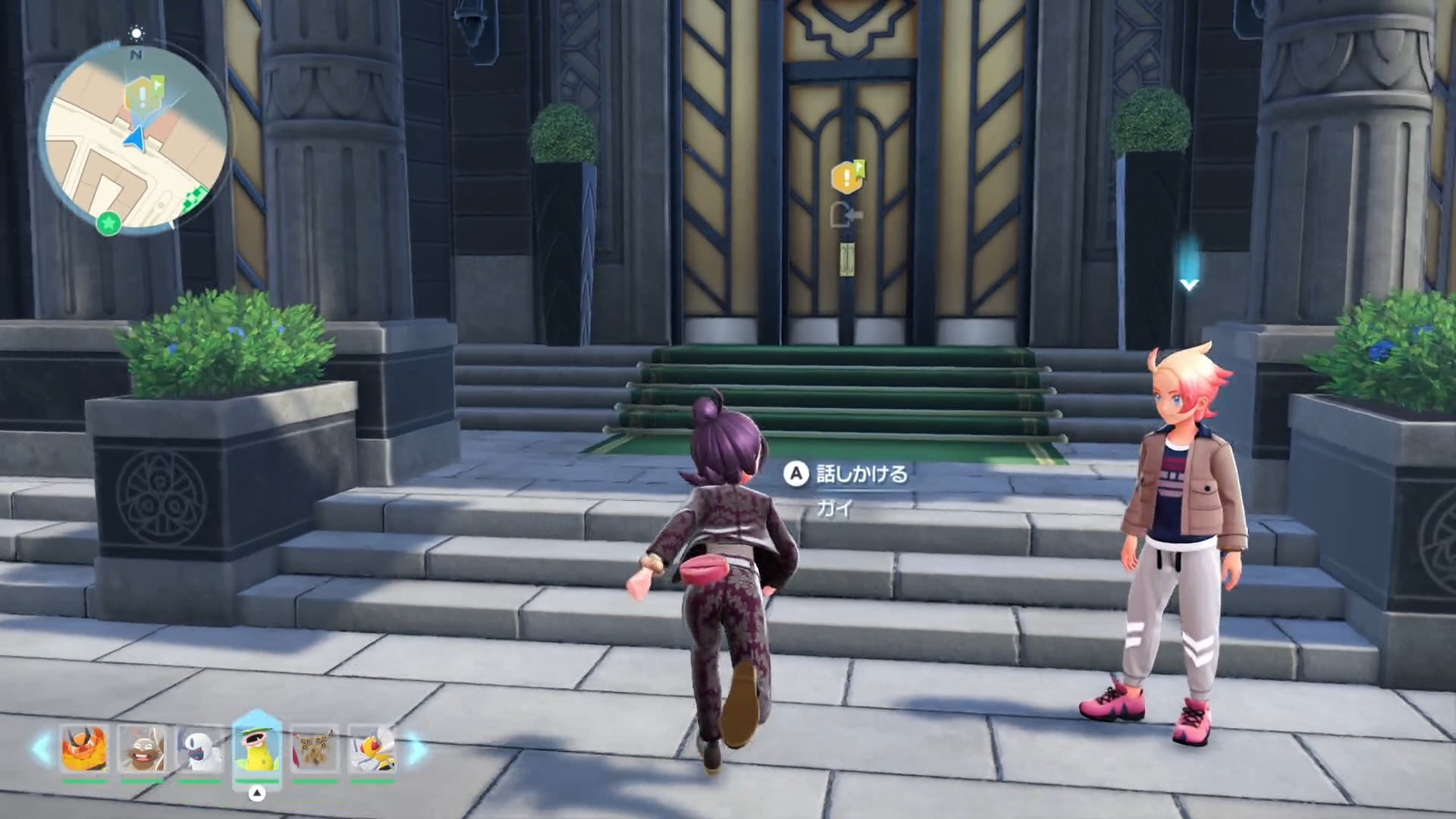Cycle party left with the left arrow
The image size is (1456, 819).
pyautogui.click(x=41, y=748)
